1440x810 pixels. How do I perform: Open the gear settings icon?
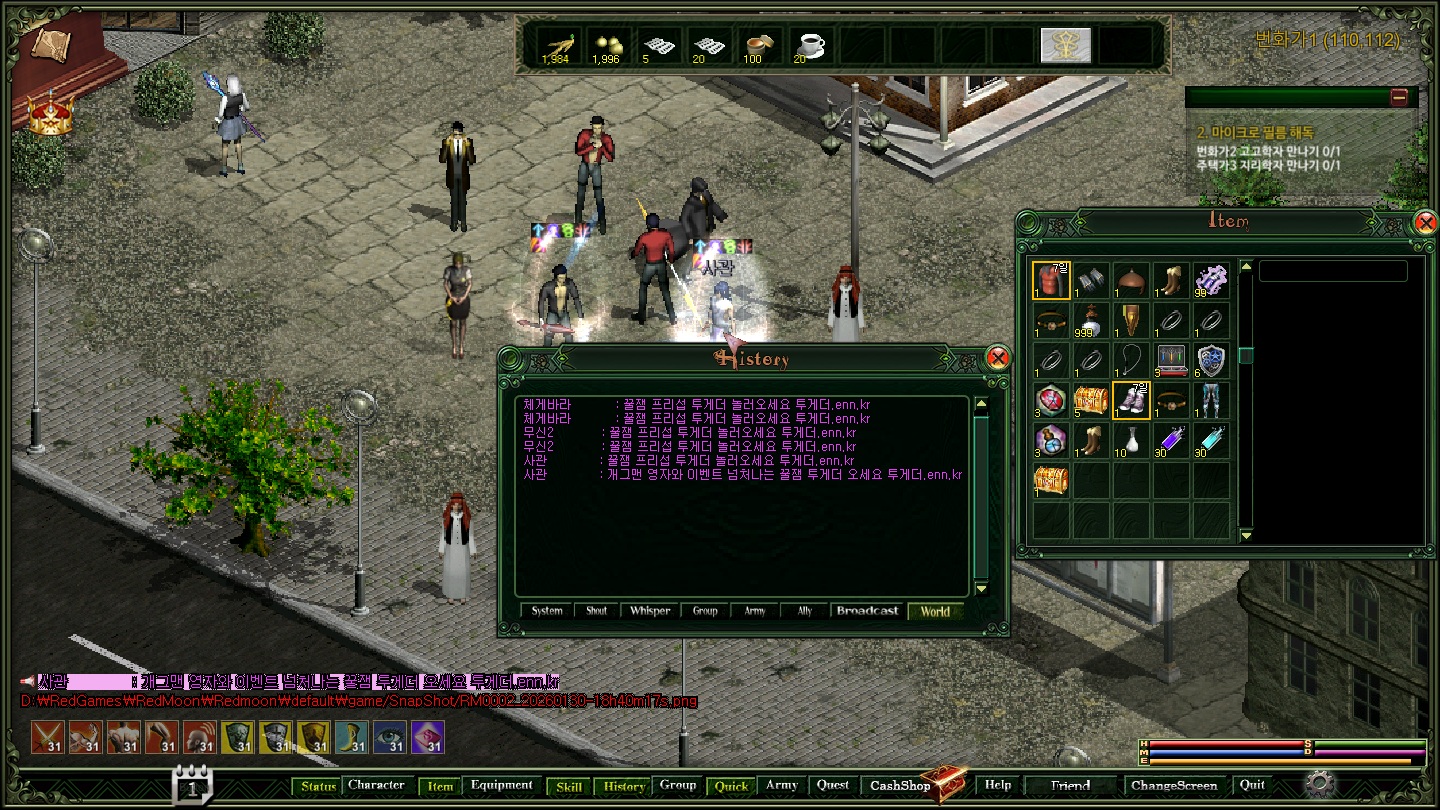coord(1320,783)
